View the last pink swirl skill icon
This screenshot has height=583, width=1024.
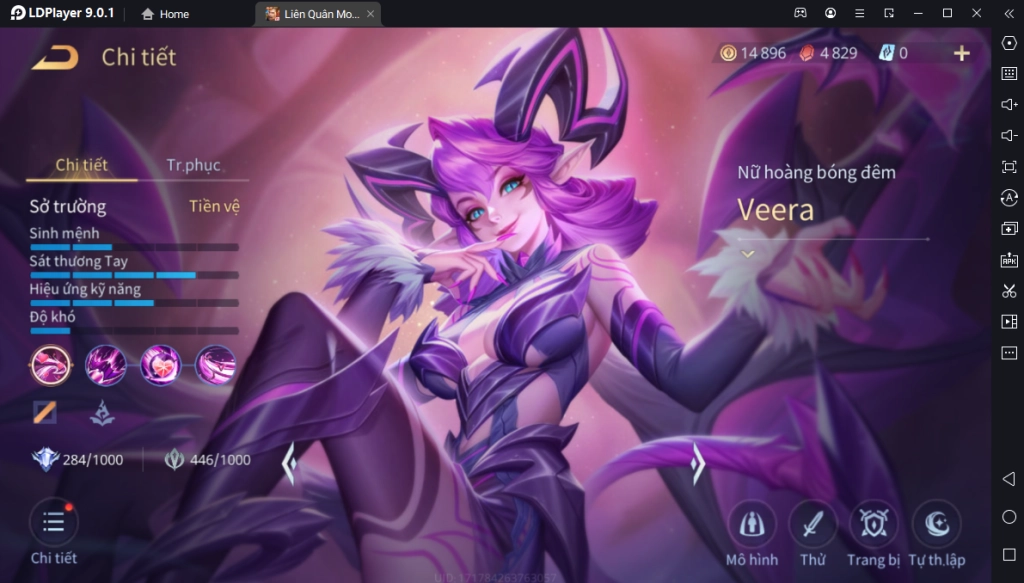click(215, 365)
